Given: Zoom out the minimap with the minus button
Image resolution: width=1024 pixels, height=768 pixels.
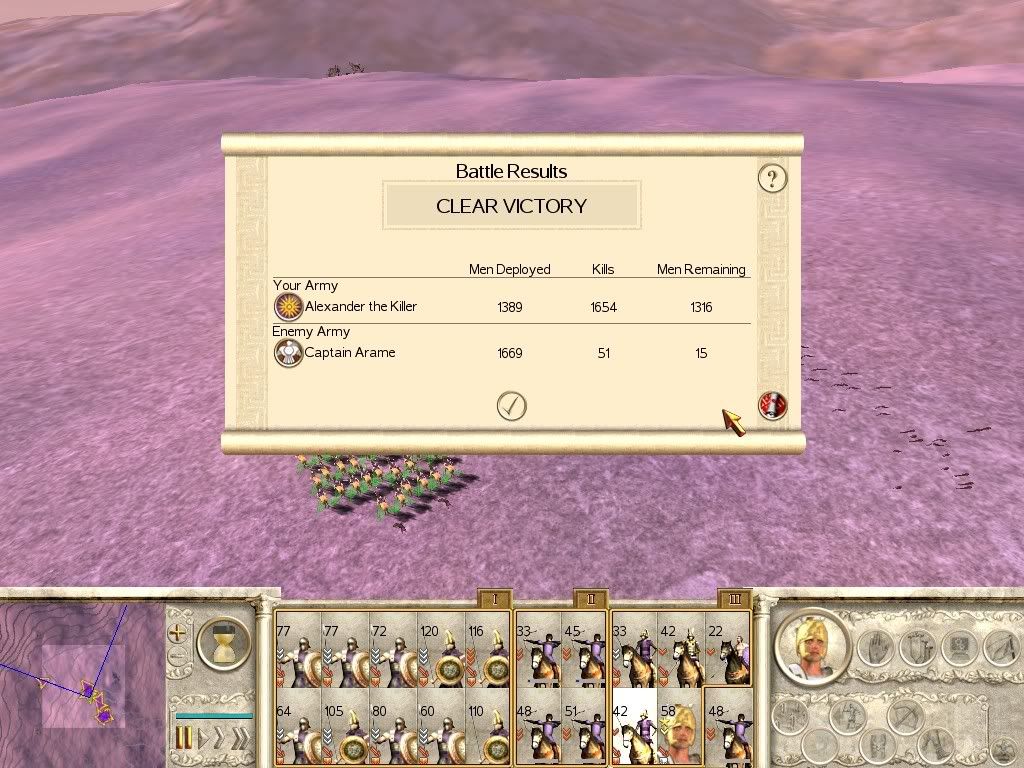Looking at the screenshot, I should [177, 657].
